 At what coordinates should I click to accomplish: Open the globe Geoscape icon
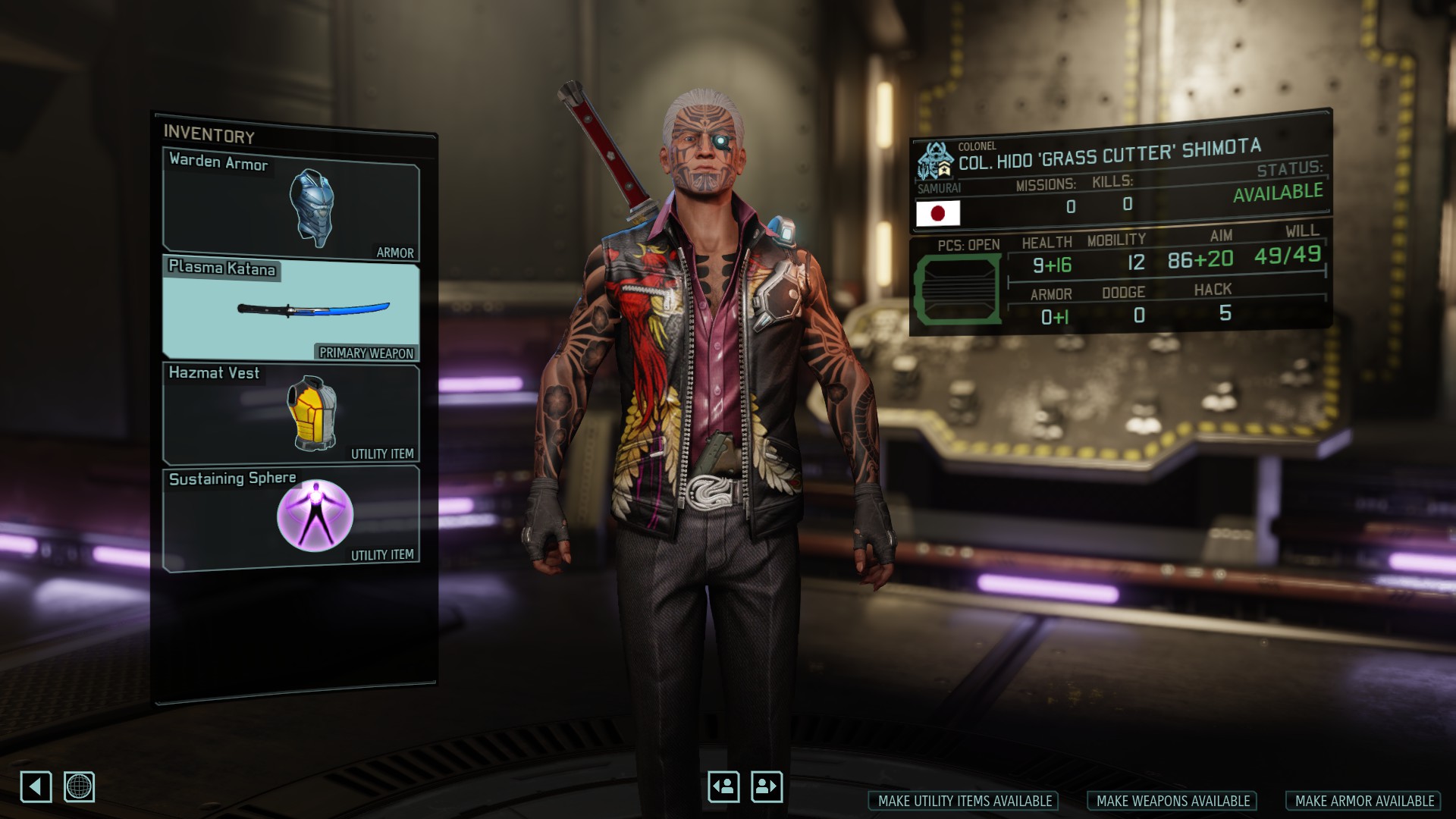[x=79, y=786]
